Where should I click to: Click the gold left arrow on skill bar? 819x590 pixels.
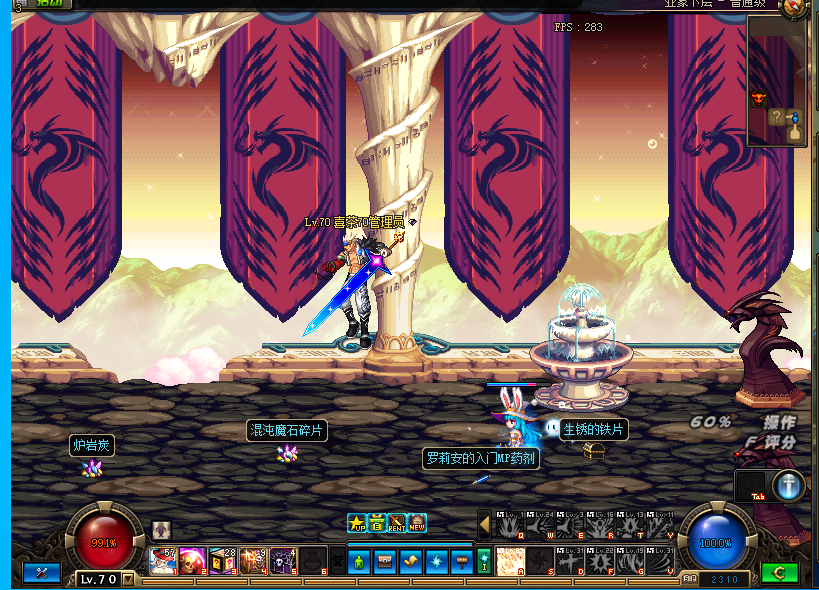(484, 524)
